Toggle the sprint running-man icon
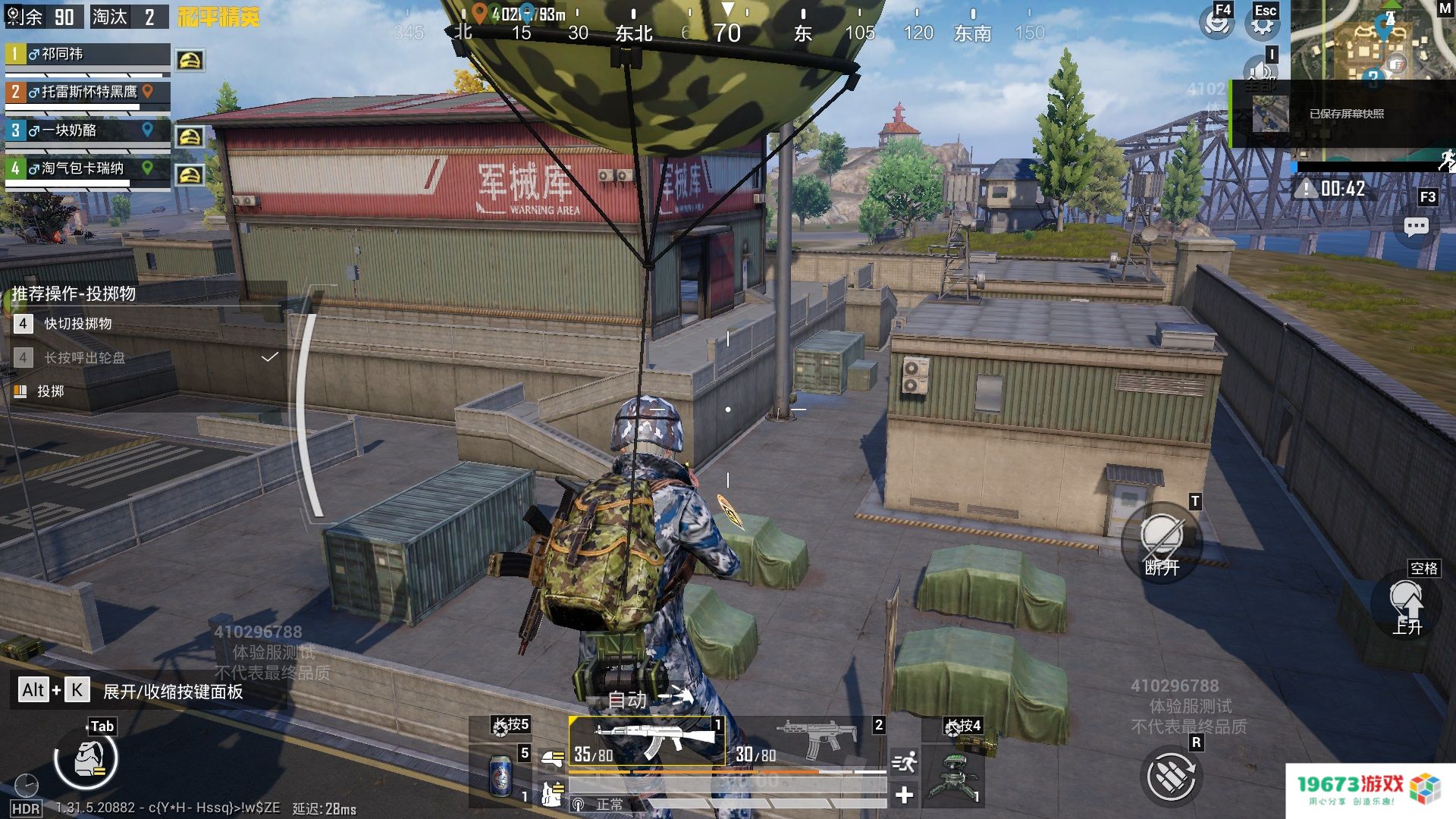This screenshot has height=819, width=1456. 904,761
